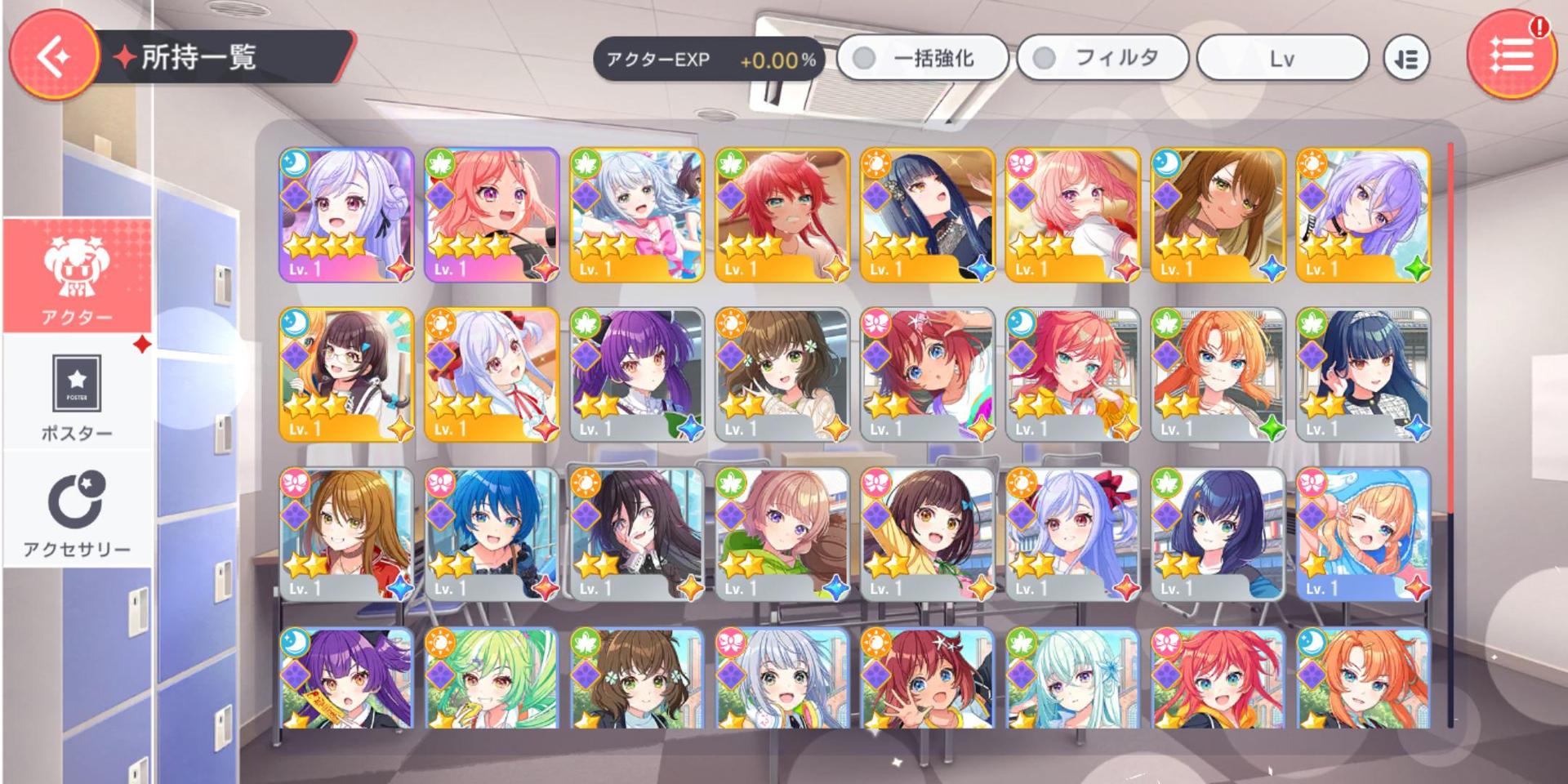Choose the two-star orange-haired actor card
This screenshot has width=1568, height=784.
pos(1218,375)
